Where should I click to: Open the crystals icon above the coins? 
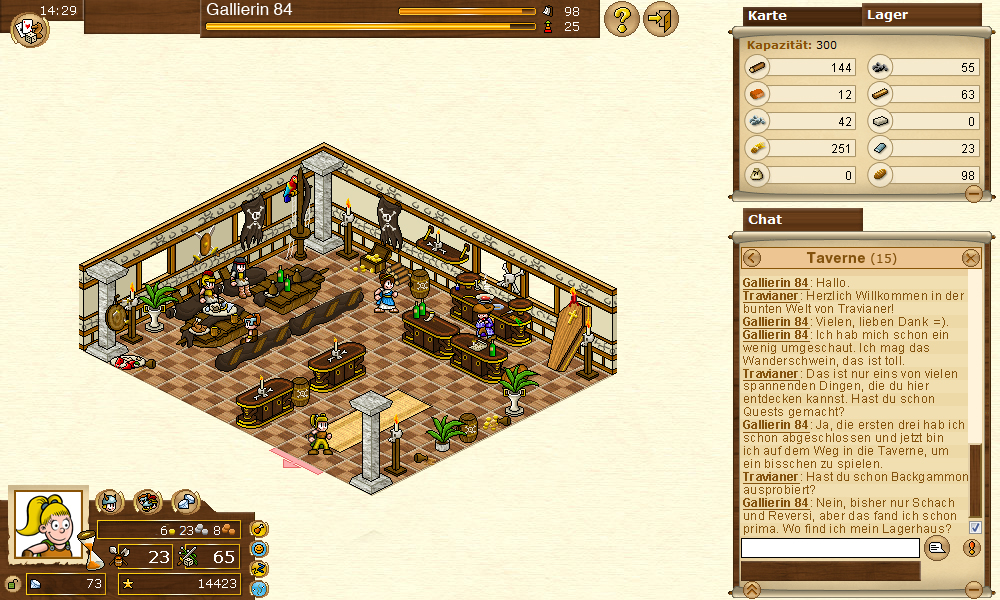pyautogui.click(x=185, y=501)
